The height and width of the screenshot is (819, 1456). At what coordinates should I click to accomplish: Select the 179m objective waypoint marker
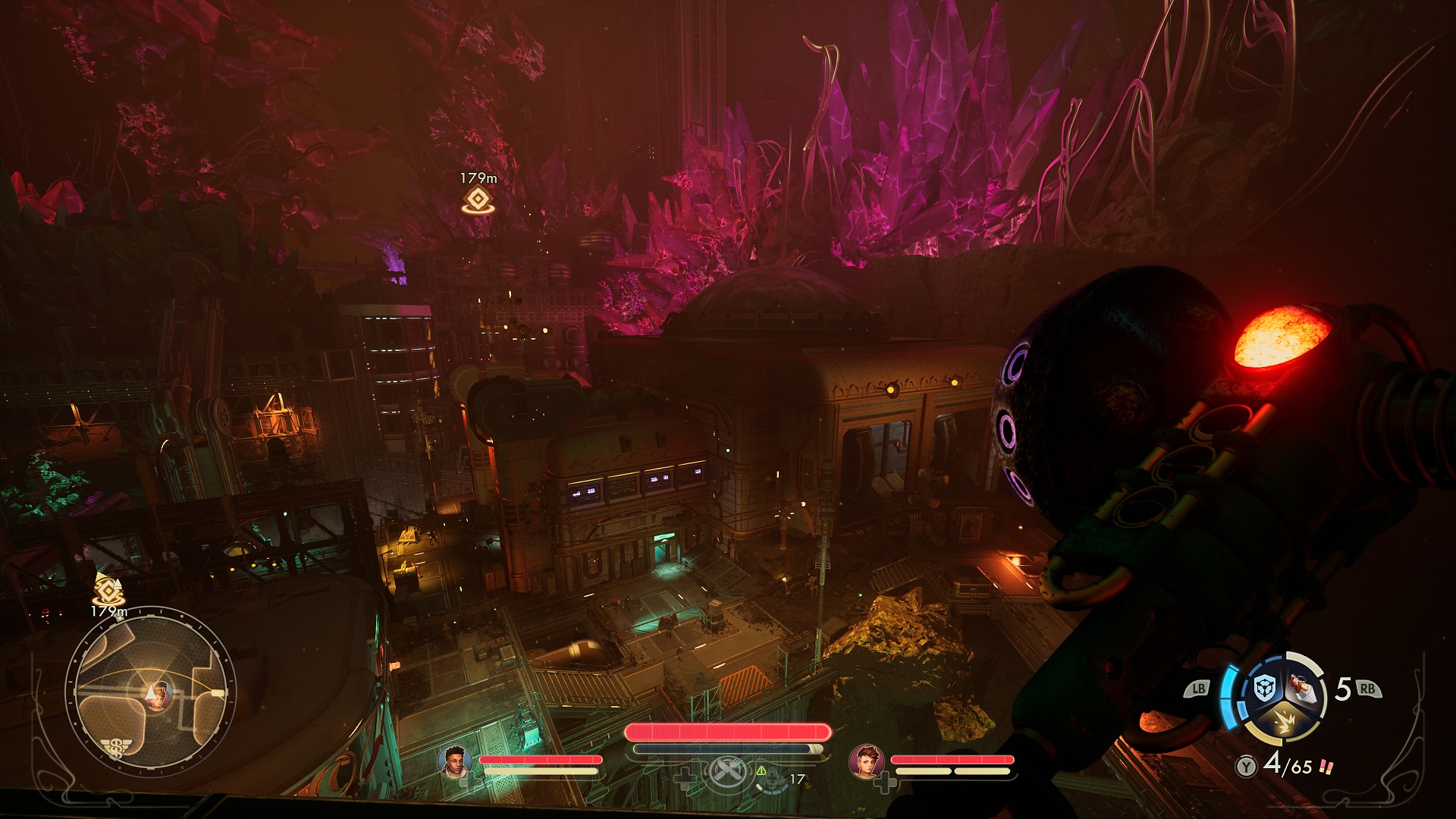click(477, 199)
